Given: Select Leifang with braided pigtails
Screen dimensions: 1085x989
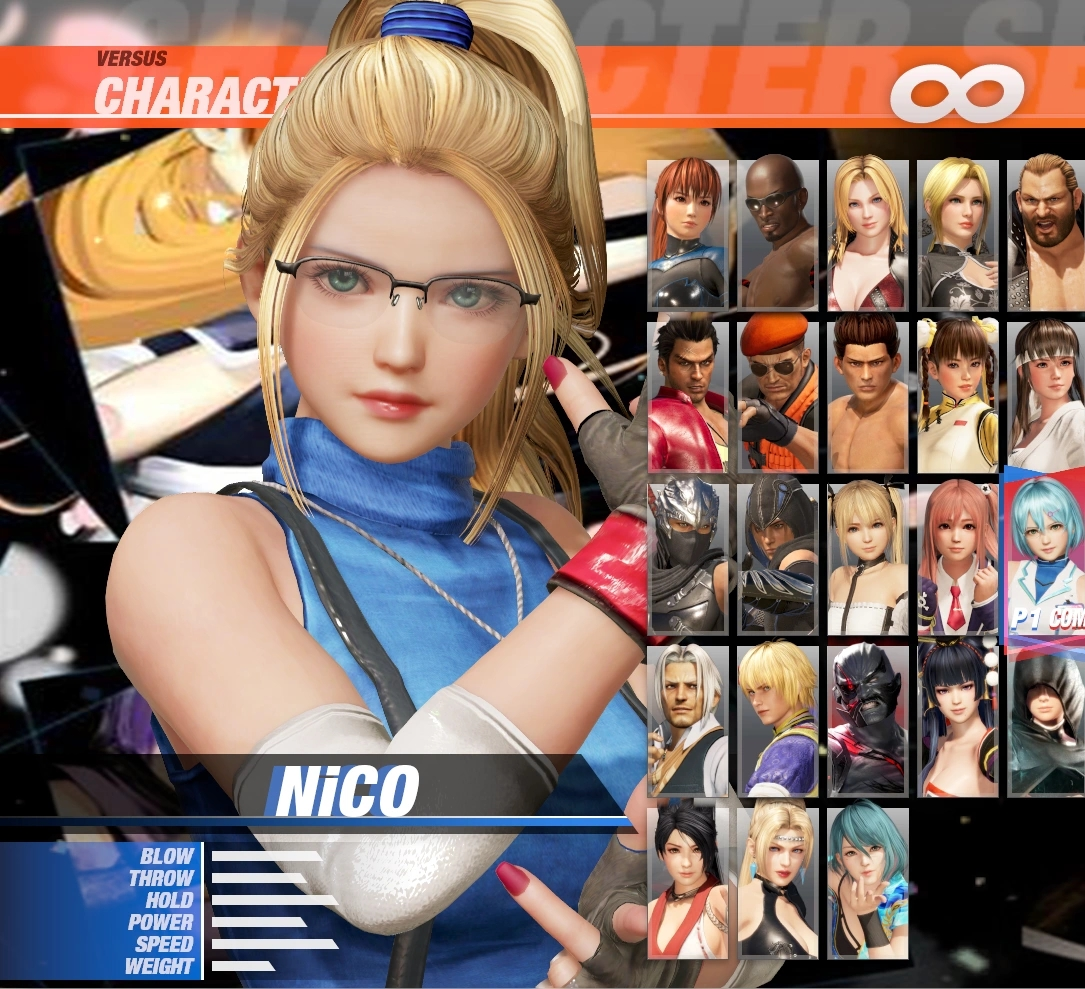Looking at the screenshot, I should click(957, 396).
